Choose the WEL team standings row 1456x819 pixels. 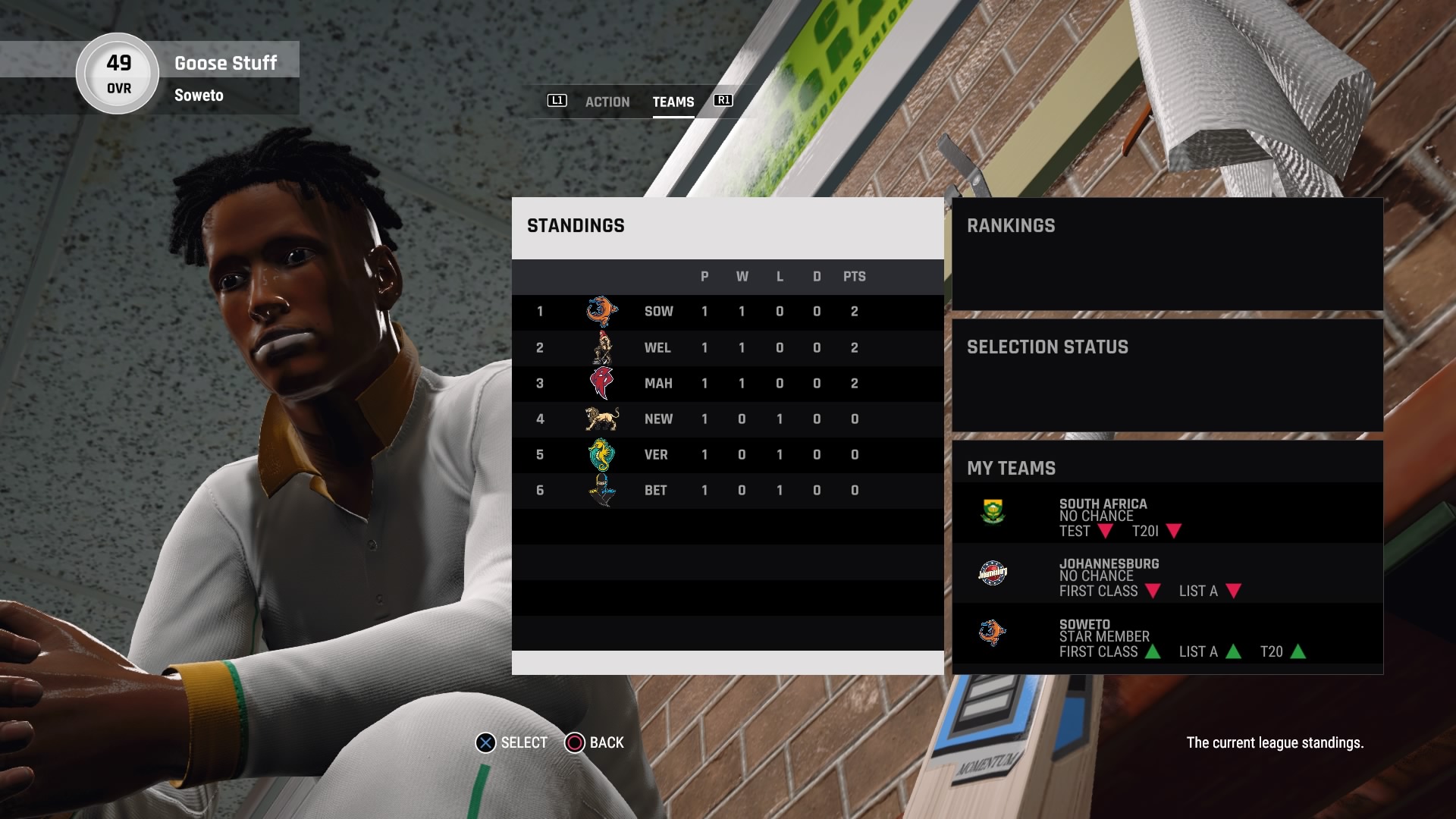point(726,348)
